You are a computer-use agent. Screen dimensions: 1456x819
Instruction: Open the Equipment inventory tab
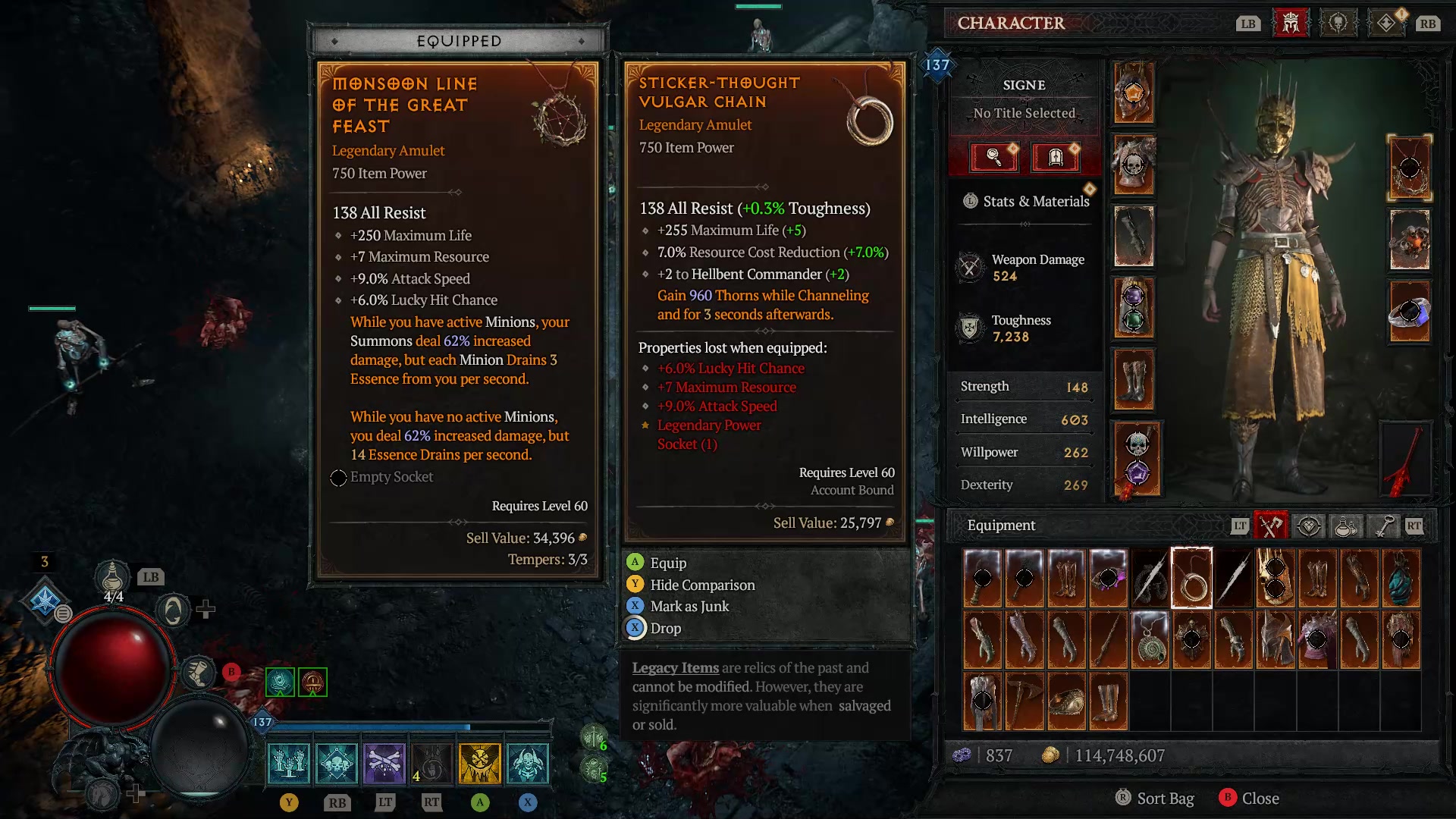click(1001, 525)
